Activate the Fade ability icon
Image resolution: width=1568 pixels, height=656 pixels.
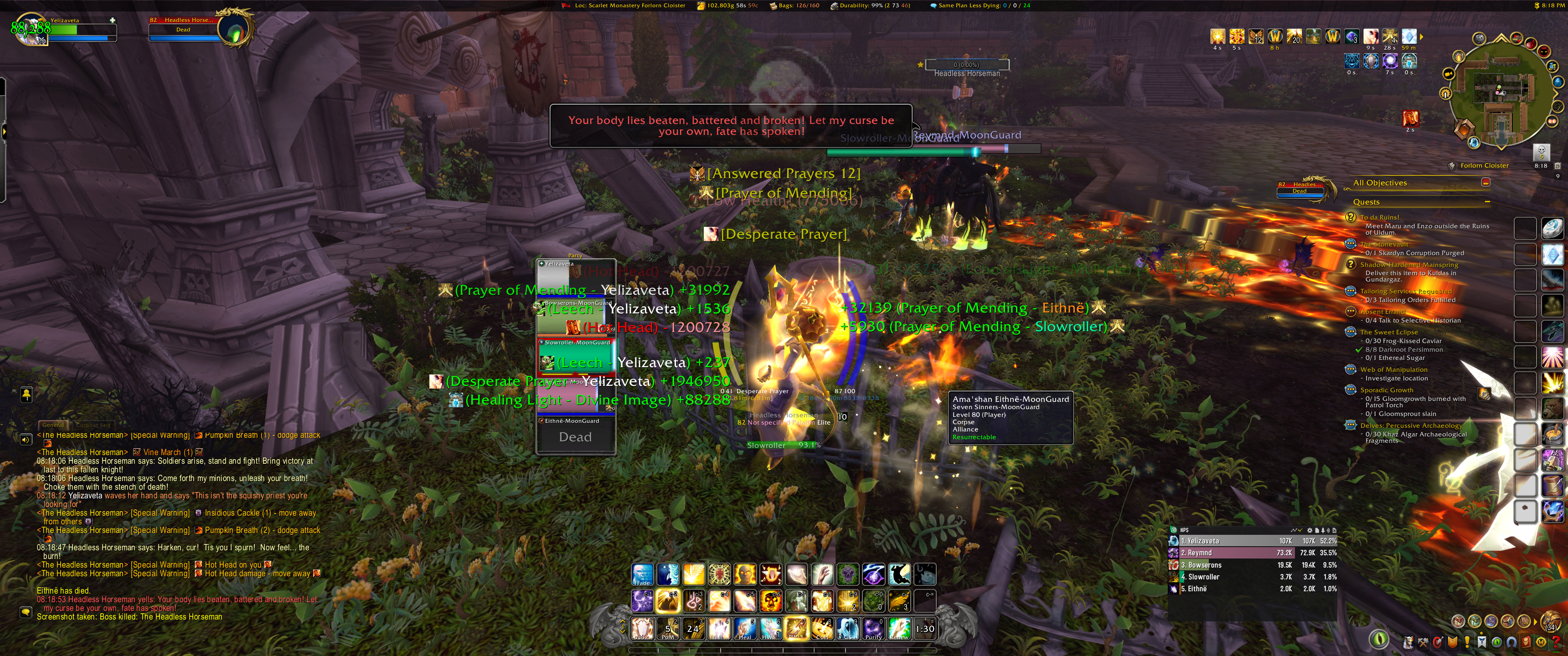click(642, 574)
